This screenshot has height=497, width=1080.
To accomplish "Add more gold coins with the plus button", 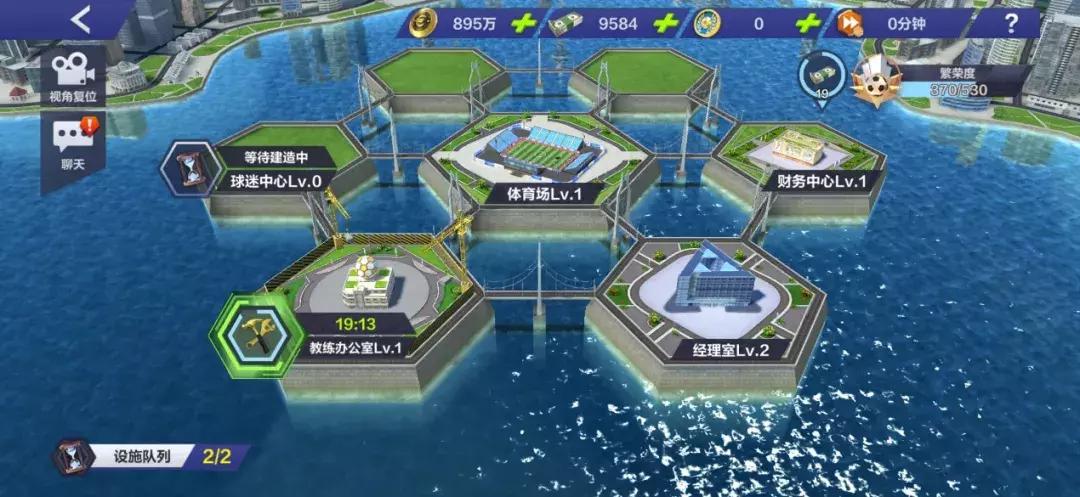I will (522, 22).
